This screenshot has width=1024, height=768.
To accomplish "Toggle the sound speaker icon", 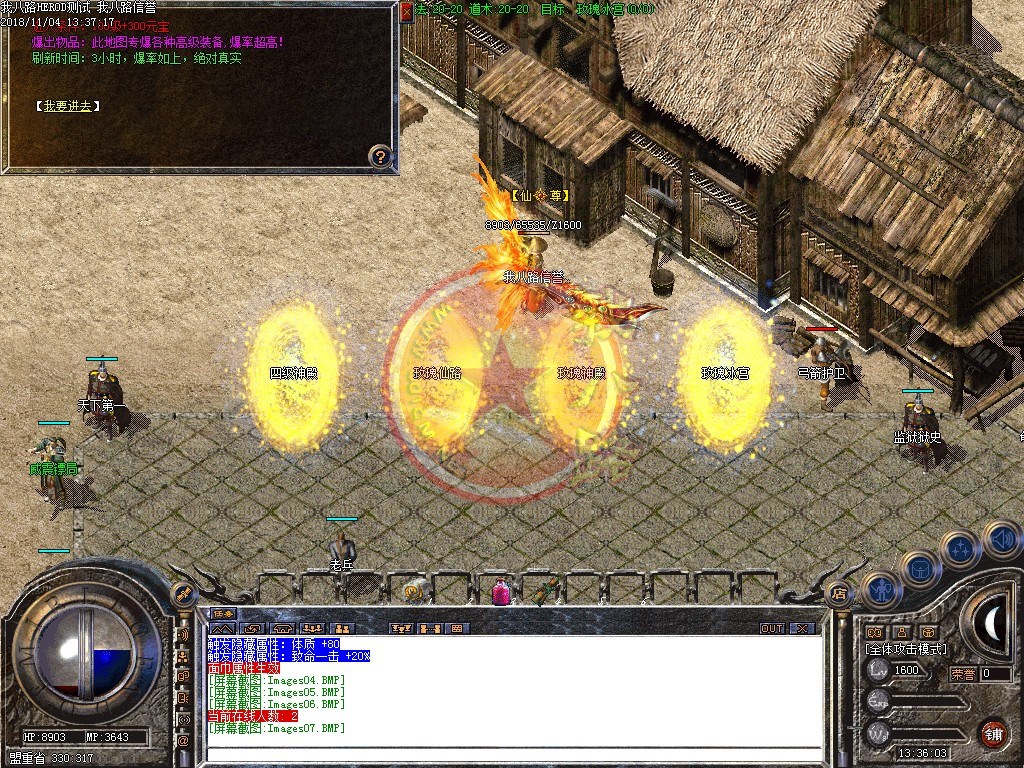I will [1001, 538].
